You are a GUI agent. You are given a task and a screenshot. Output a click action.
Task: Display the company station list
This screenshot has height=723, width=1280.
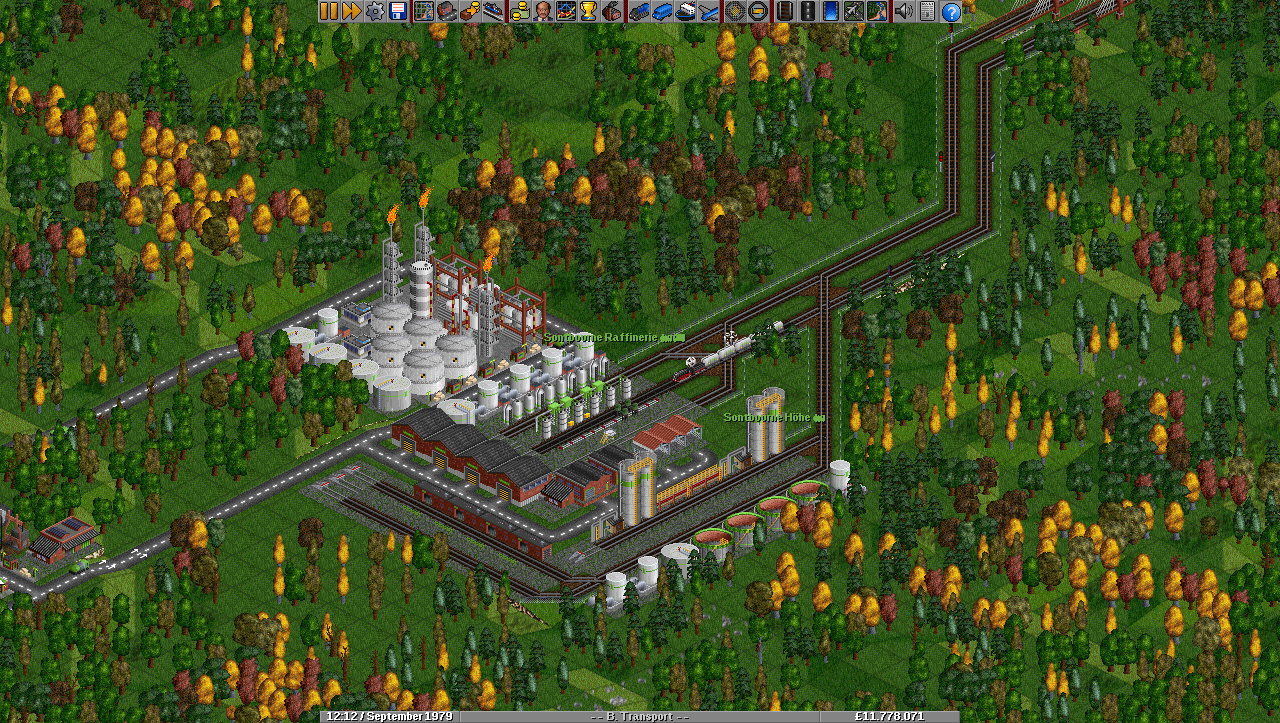pos(494,11)
